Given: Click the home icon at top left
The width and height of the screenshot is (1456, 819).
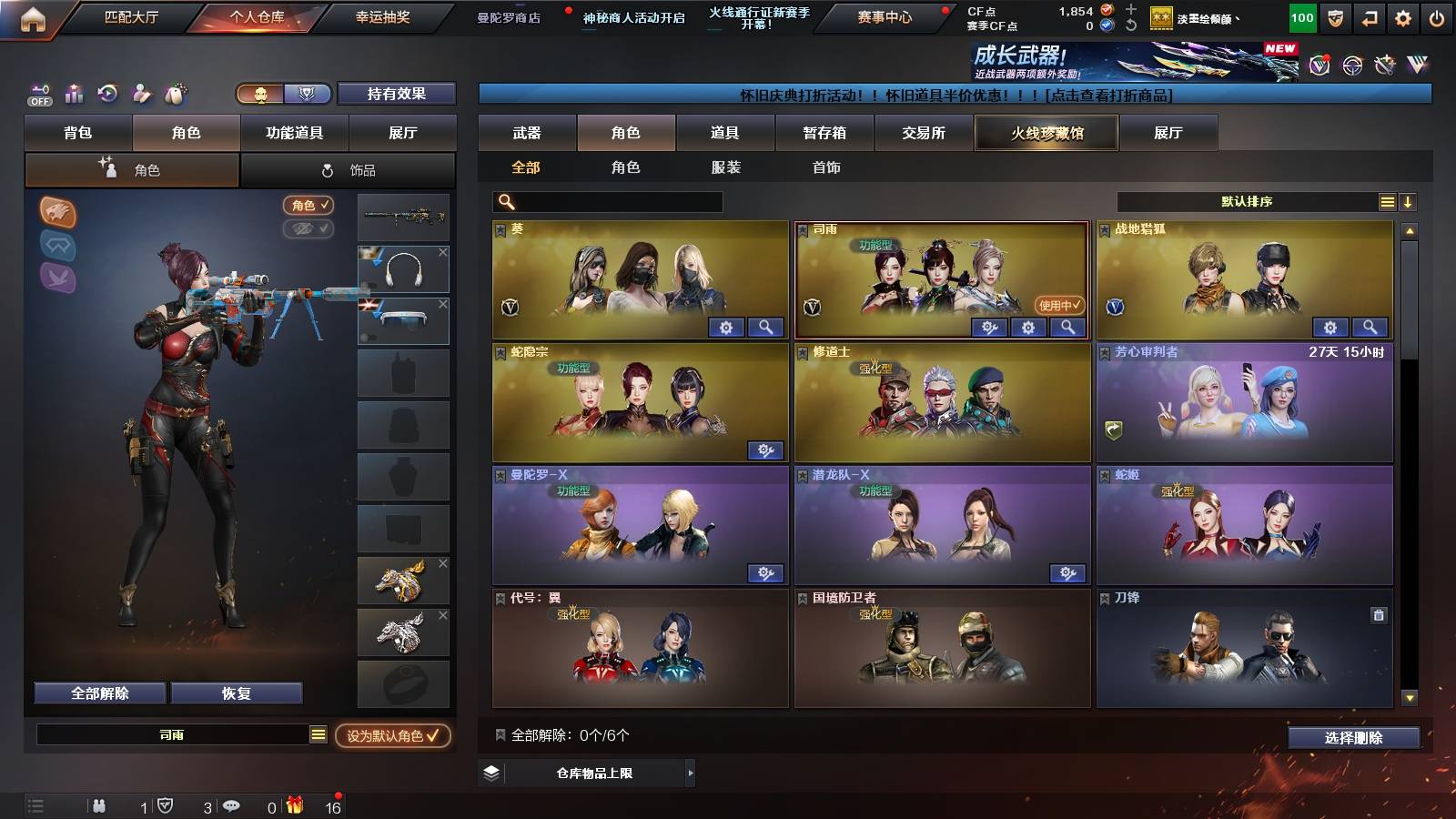Looking at the screenshot, I should [33, 16].
